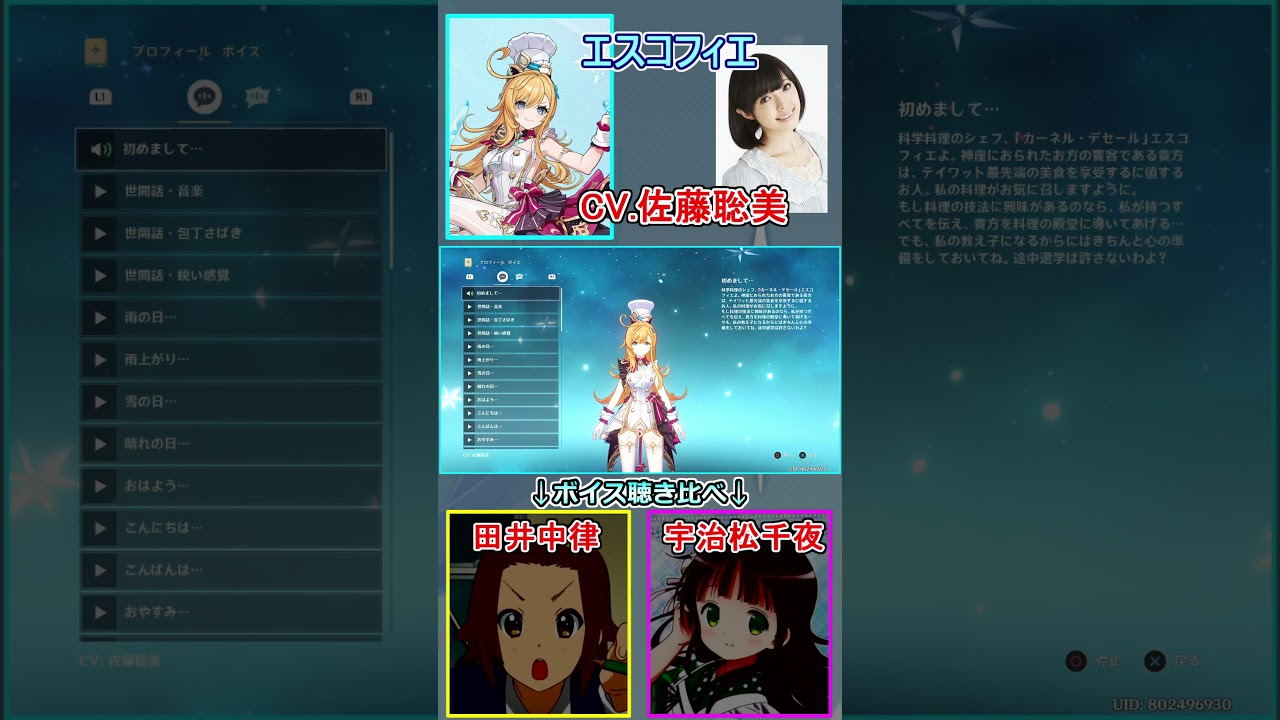This screenshot has height=720, width=1280.
Task: Select the 世間話・音楽 voice entry
Action: [230, 191]
